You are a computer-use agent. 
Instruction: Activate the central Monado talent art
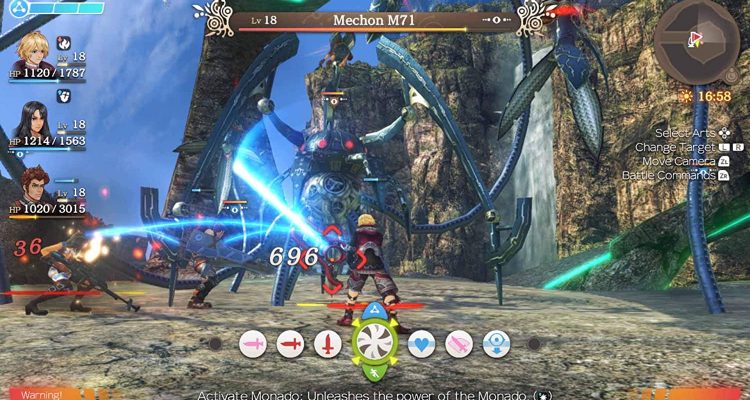point(374,342)
